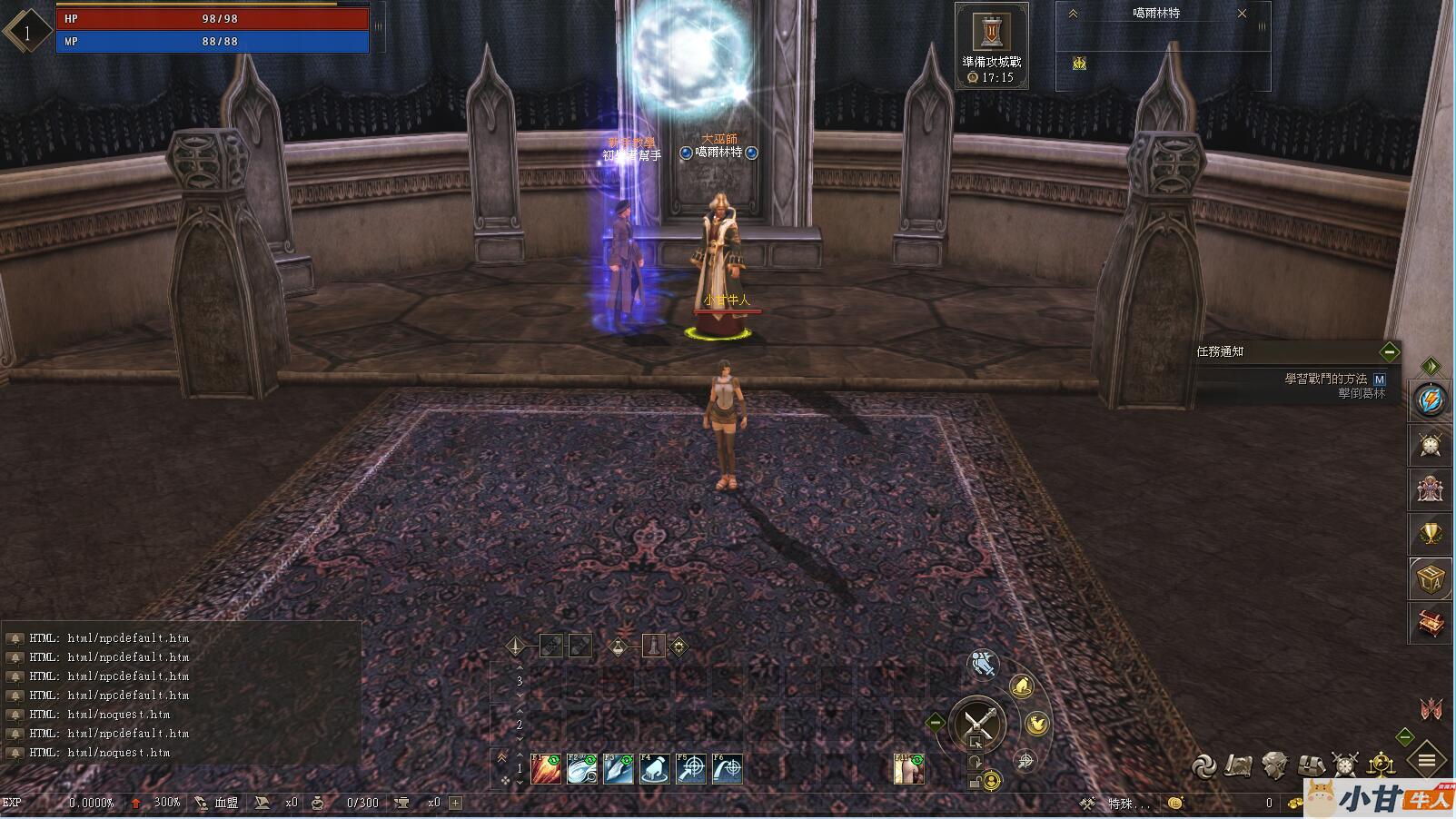Open the gold trophy side menu icon
The image size is (1456, 819).
[1431, 534]
